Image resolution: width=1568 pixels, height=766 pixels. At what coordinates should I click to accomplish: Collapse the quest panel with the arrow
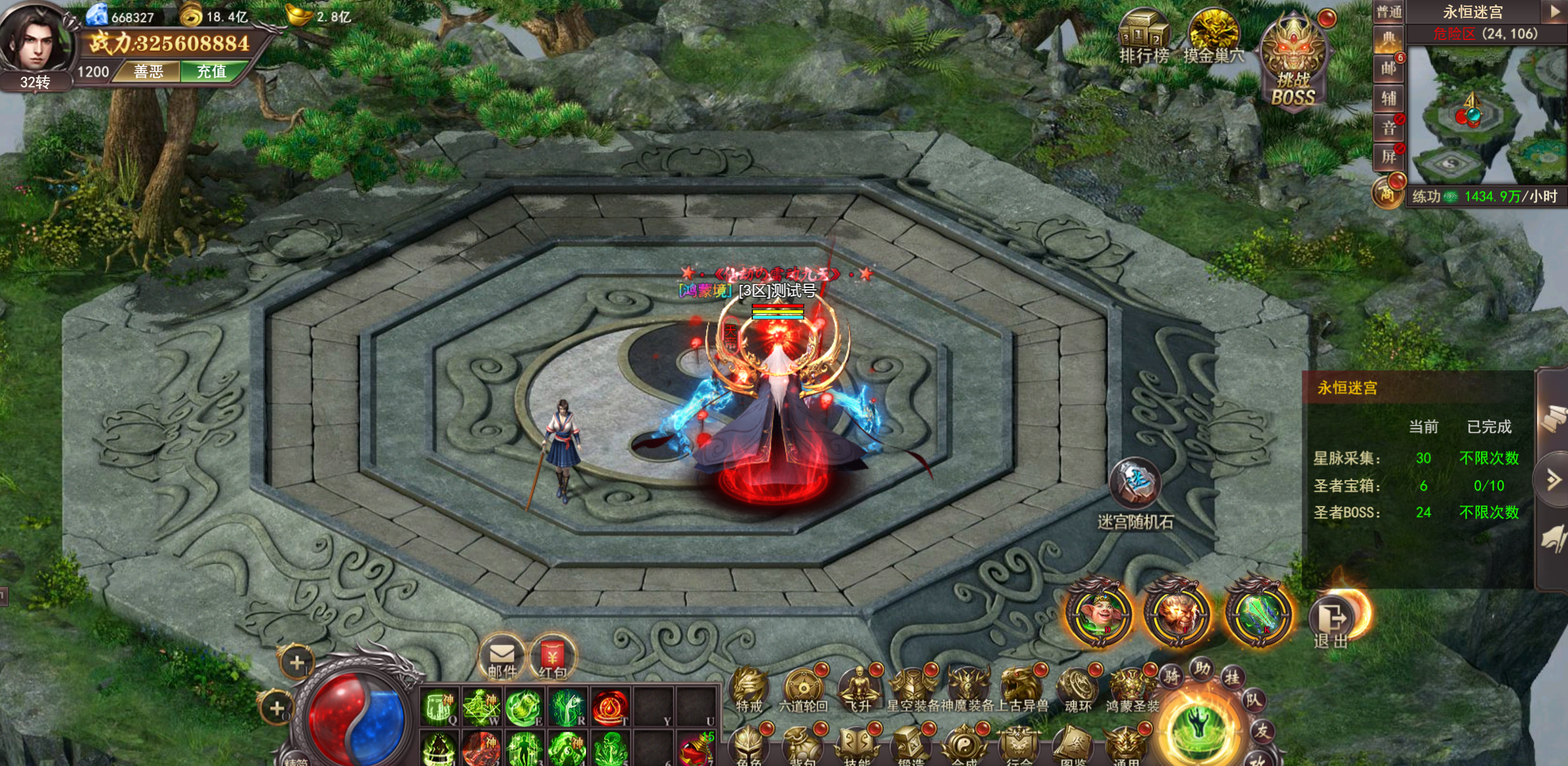pos(1553,480)
